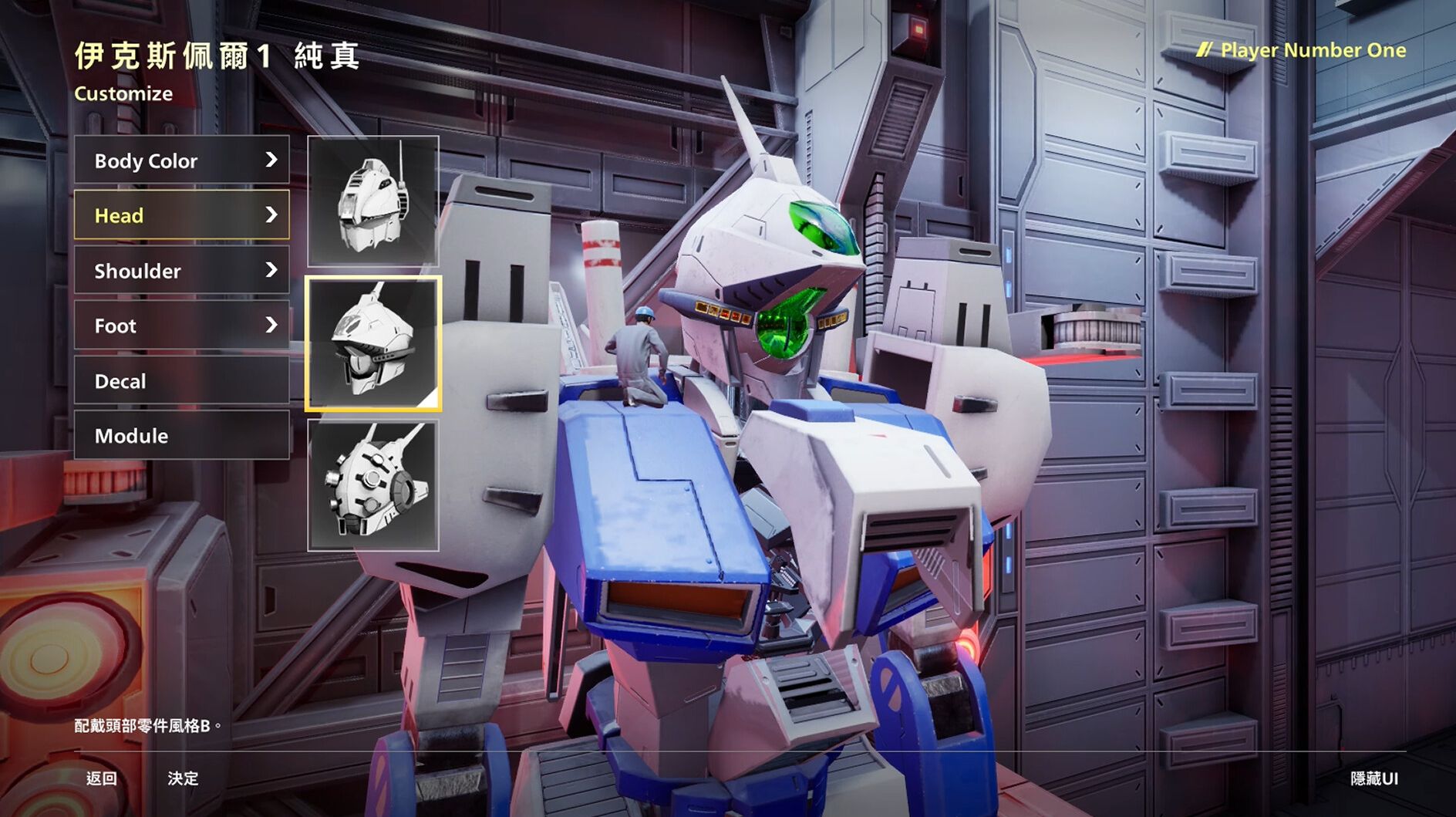Choose the Foot customization option
This screenshot has height=817, width=1456.
[x=182, y=326]
